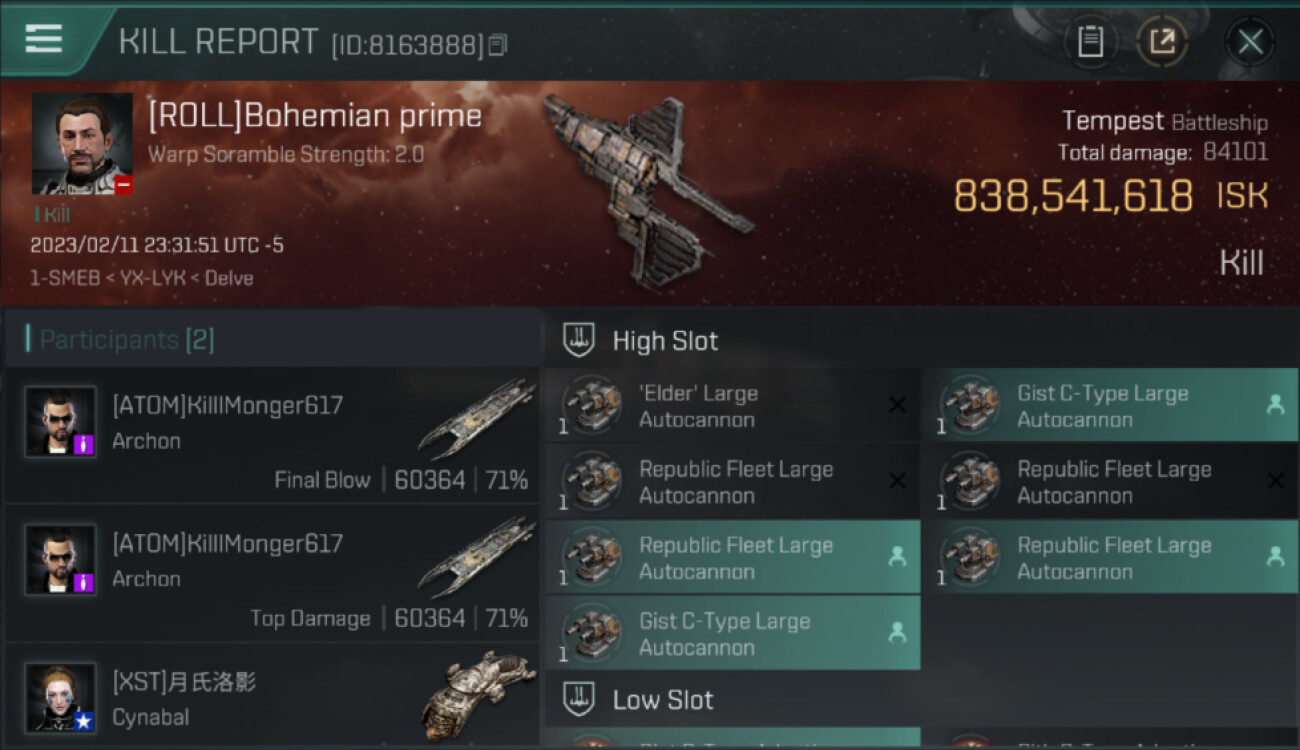Image resolution: width=1300 pixels, height=750 pixels.
Task: Select the Cynabal pilot row
Action: (x=272, y=698)
